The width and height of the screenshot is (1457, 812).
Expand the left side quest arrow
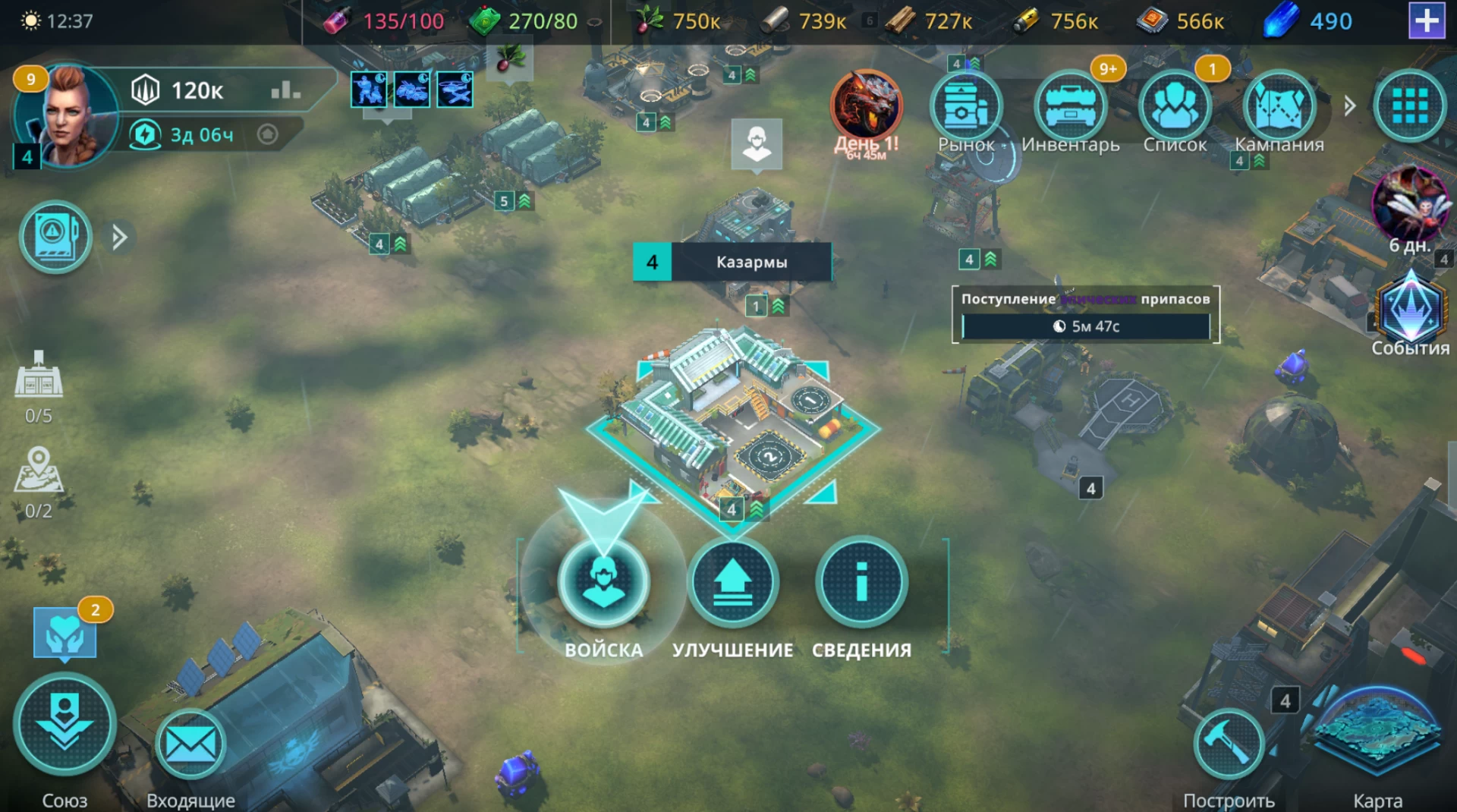click(x=119, y=238)
